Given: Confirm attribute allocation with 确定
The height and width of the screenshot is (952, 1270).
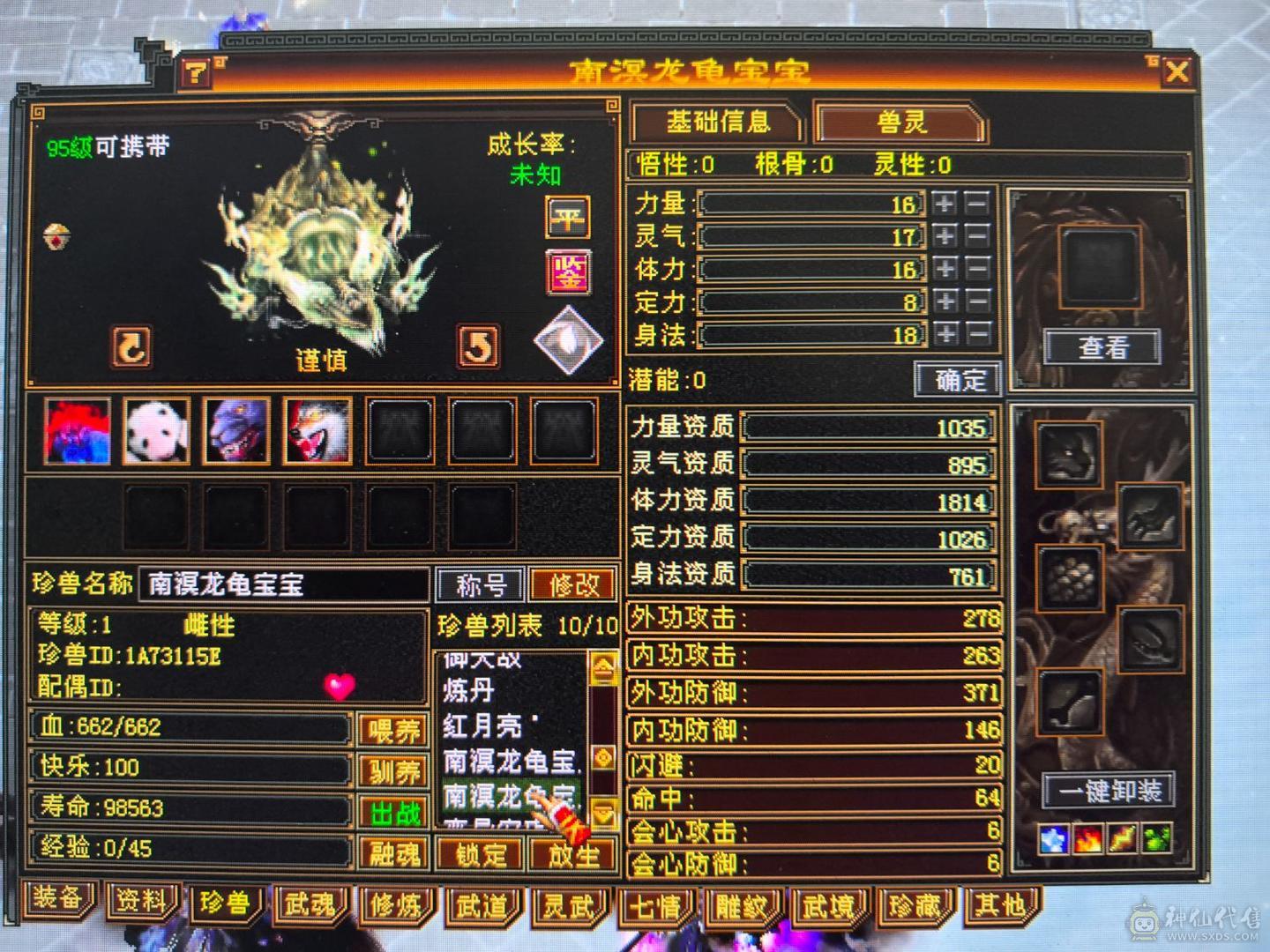Looking at the screenshot, I should (x=958, y=379).
